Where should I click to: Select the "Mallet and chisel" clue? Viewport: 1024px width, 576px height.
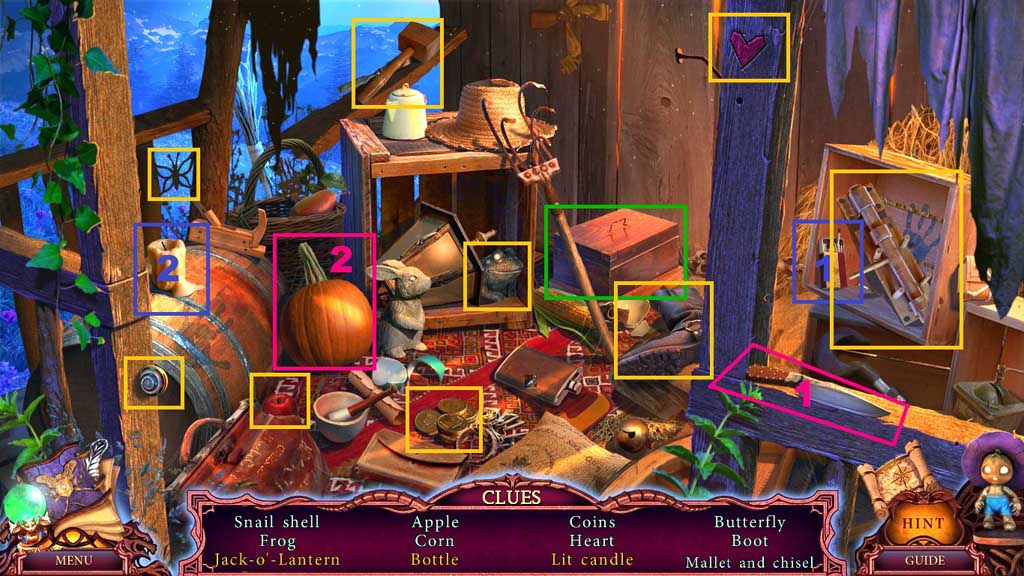[749, 562]
